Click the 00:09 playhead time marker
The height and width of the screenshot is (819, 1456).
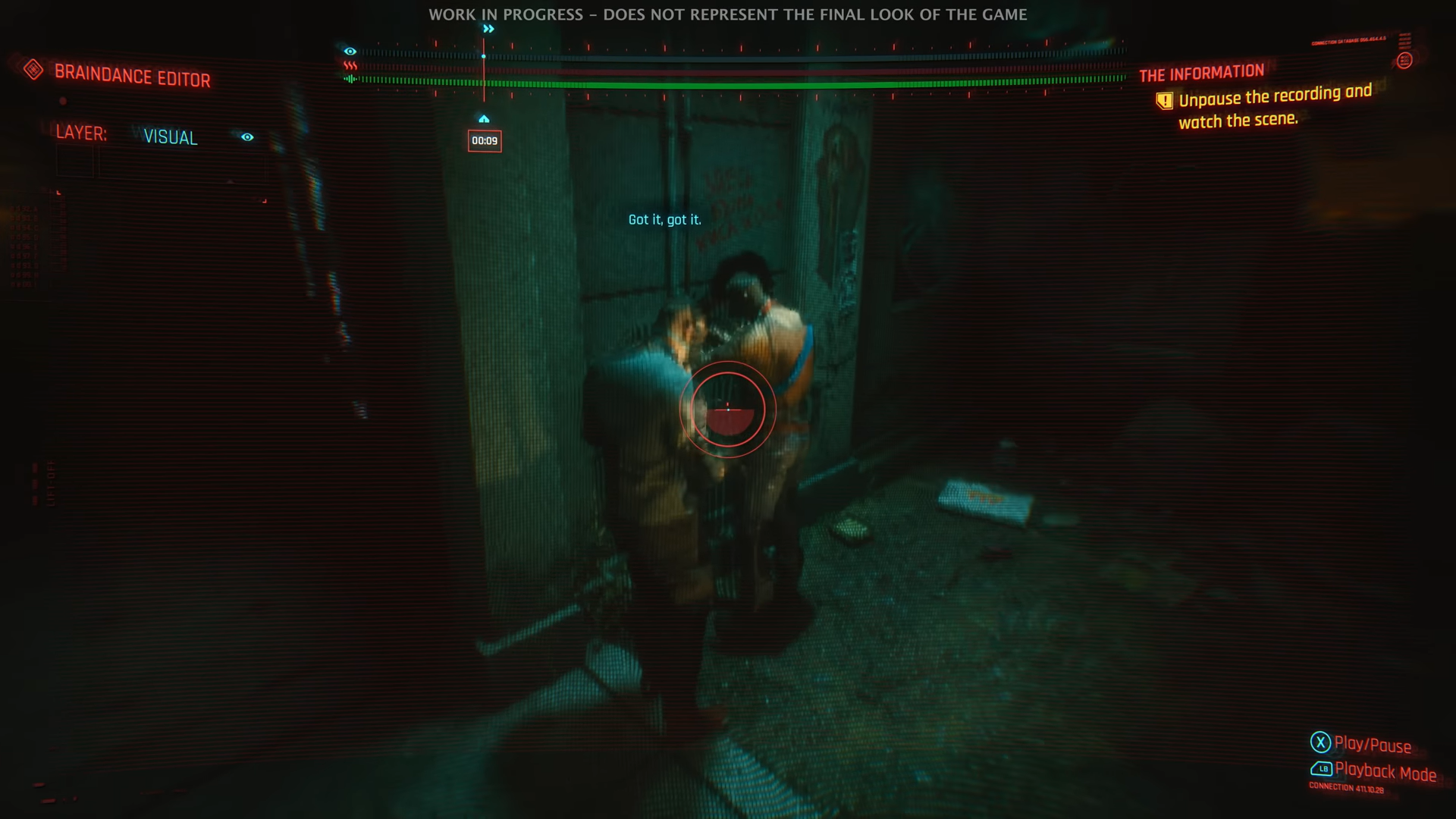[x=485, y=141]
